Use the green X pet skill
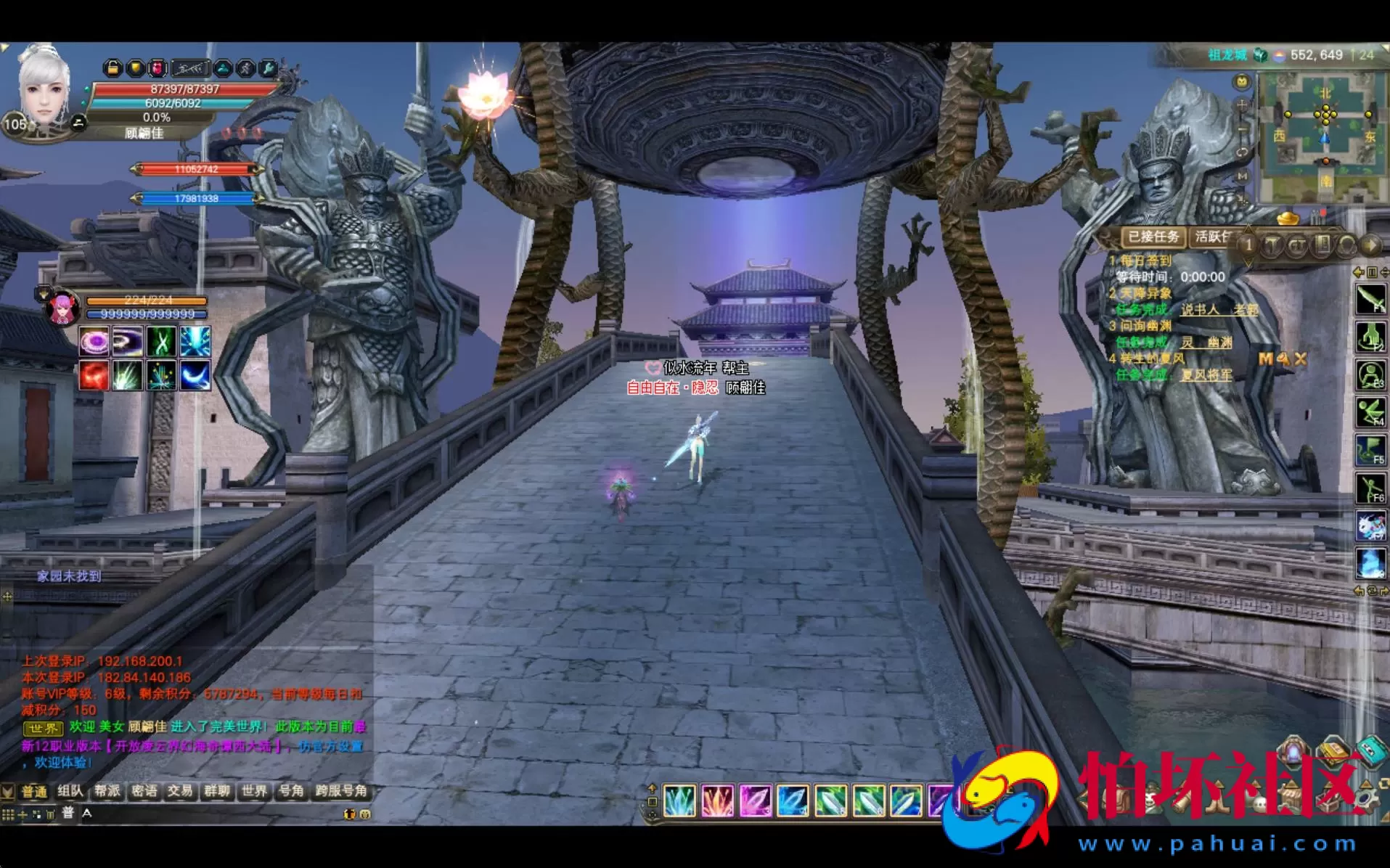This screenshot has width=1390, height=868. pyautogui.click(x=161, y=341)
